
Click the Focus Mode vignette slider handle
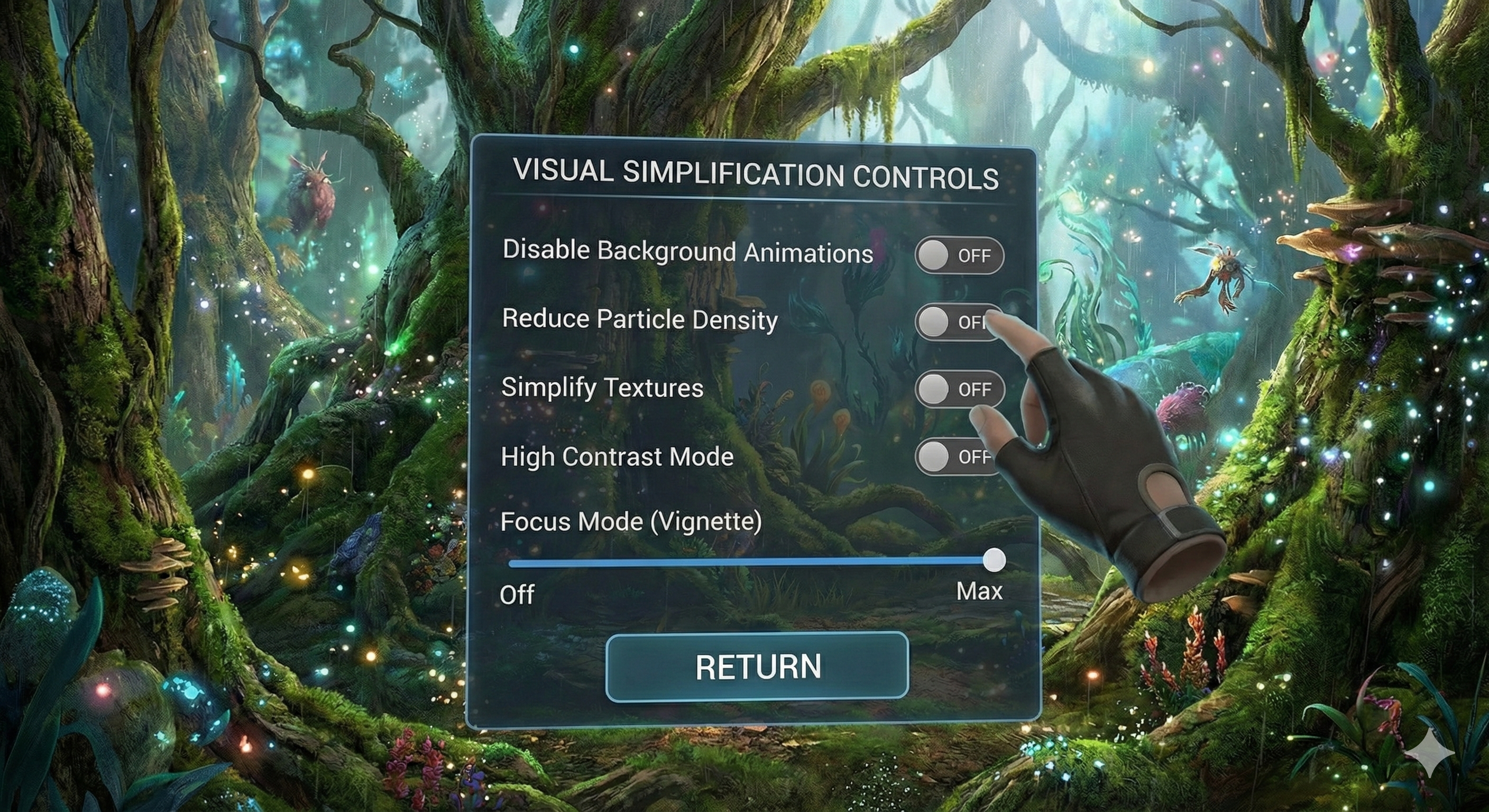(x=994, y=560)
